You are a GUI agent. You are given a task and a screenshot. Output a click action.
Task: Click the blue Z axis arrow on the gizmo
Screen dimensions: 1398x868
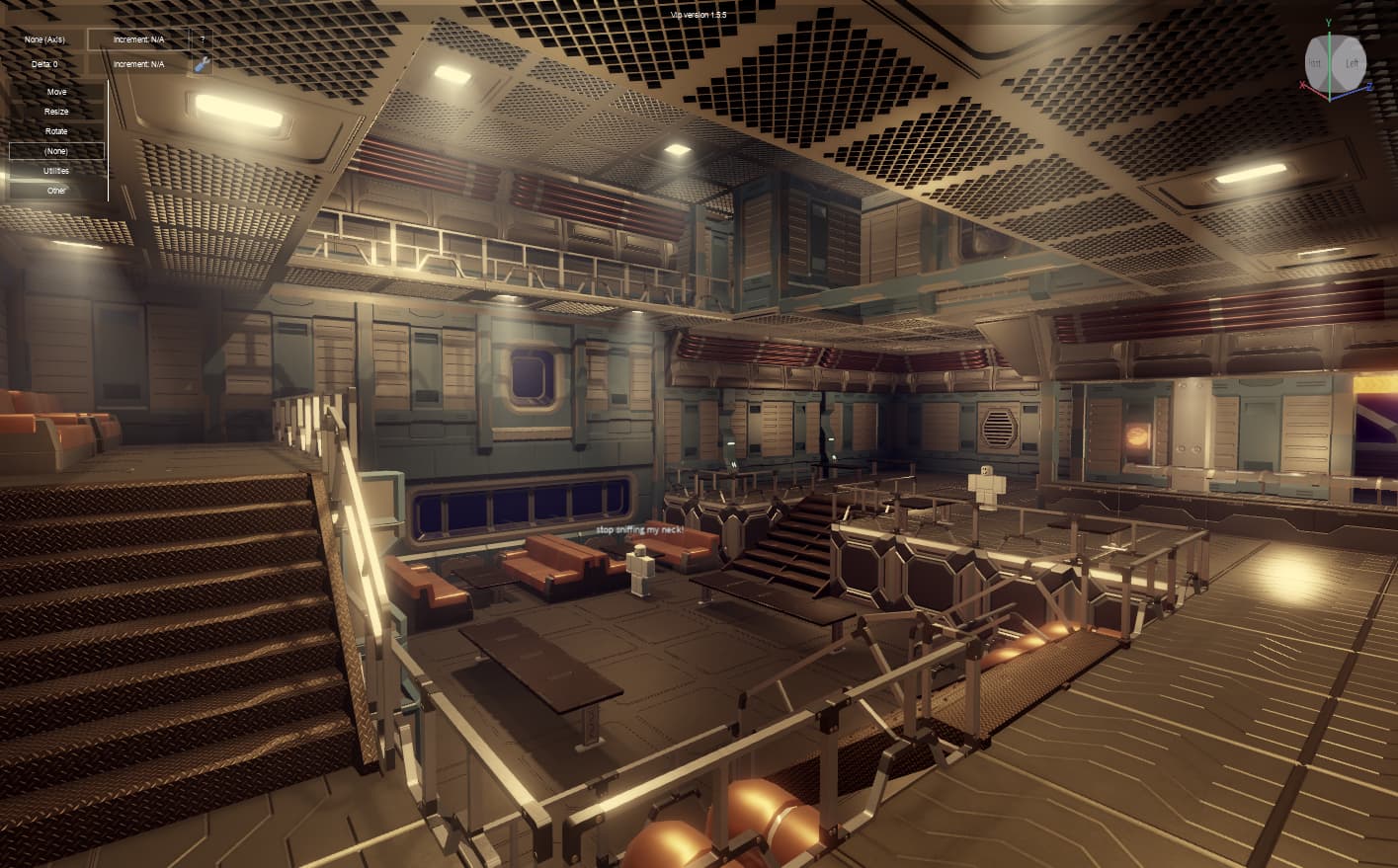pos(1369,86)
